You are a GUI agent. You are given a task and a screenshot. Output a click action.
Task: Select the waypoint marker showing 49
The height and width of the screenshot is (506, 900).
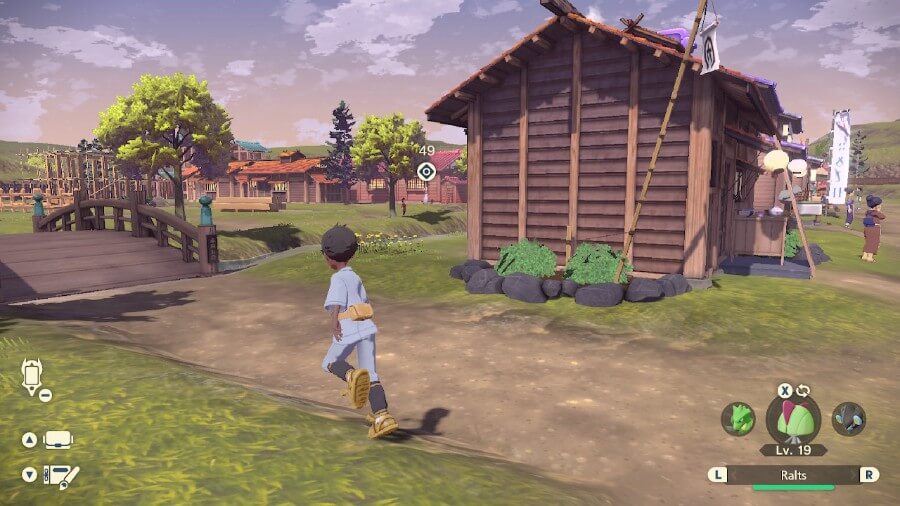[x=427, y=171]
